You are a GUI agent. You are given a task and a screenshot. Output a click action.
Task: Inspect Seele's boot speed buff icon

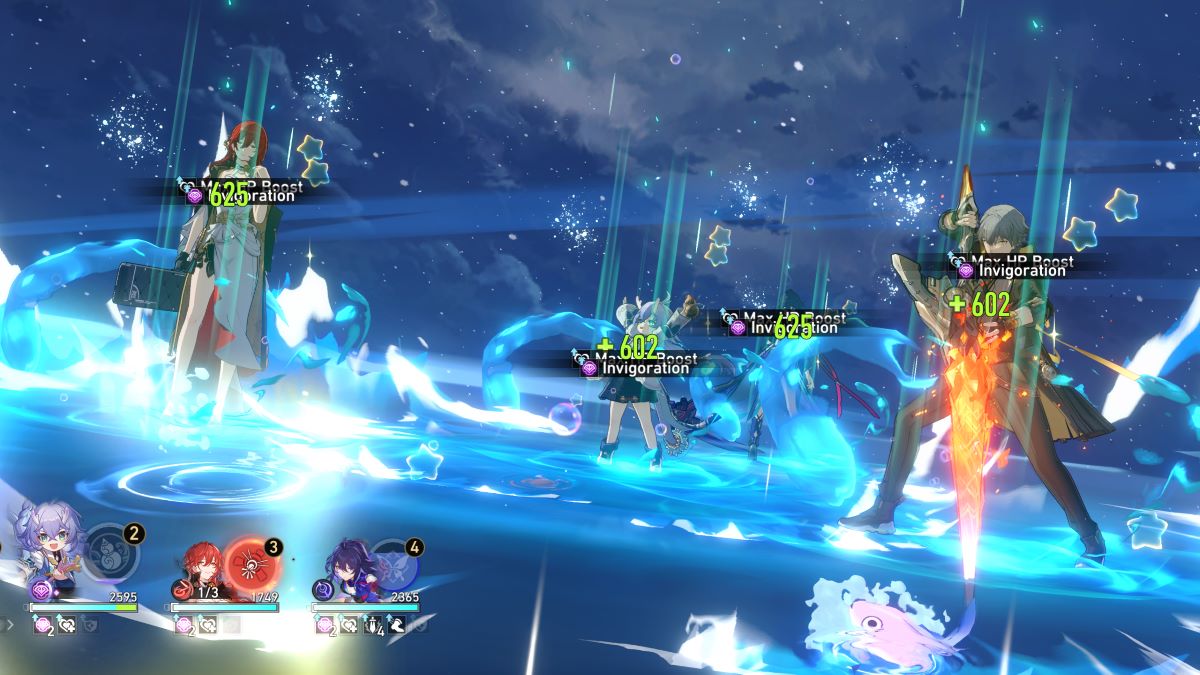click(395, 625)
